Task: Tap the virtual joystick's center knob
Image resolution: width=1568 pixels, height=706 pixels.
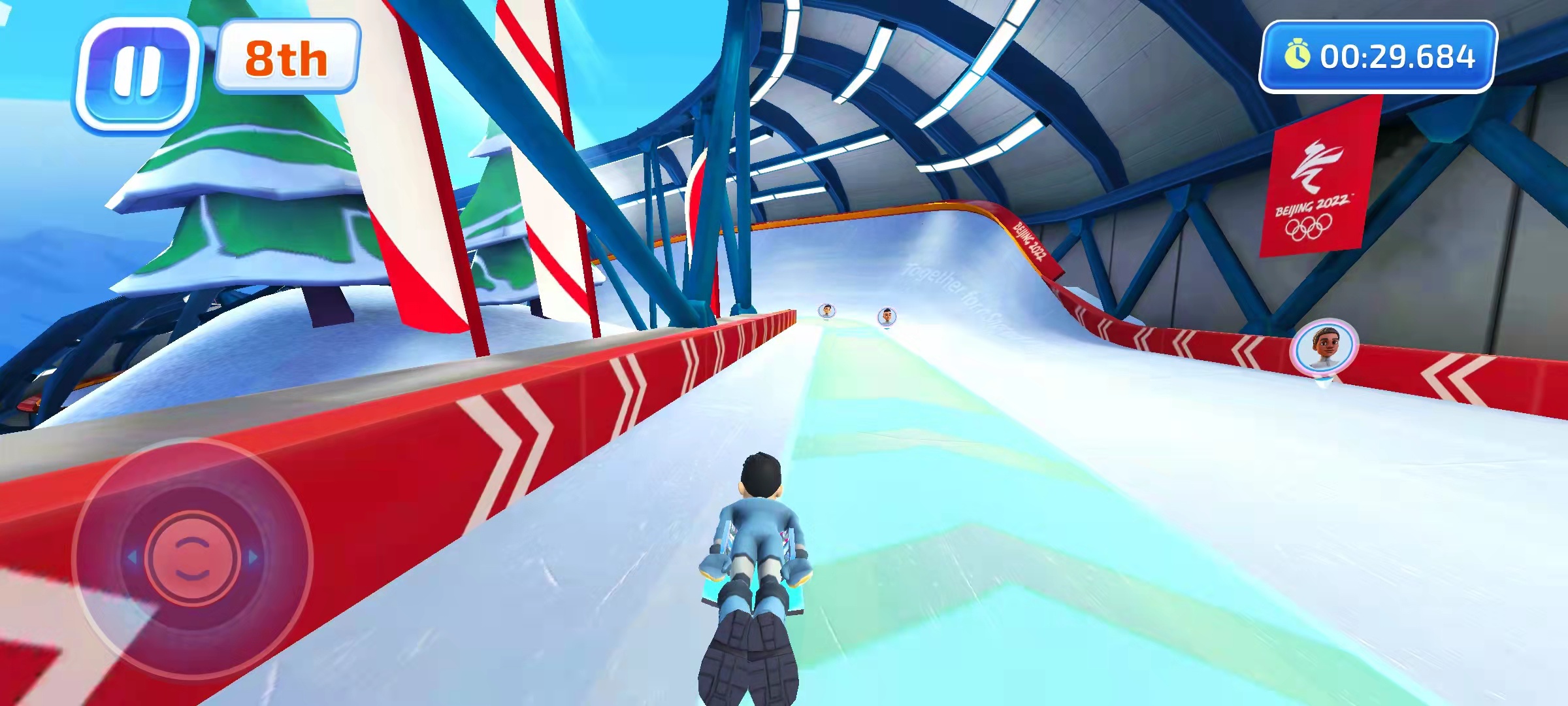Action: [191, 558]
